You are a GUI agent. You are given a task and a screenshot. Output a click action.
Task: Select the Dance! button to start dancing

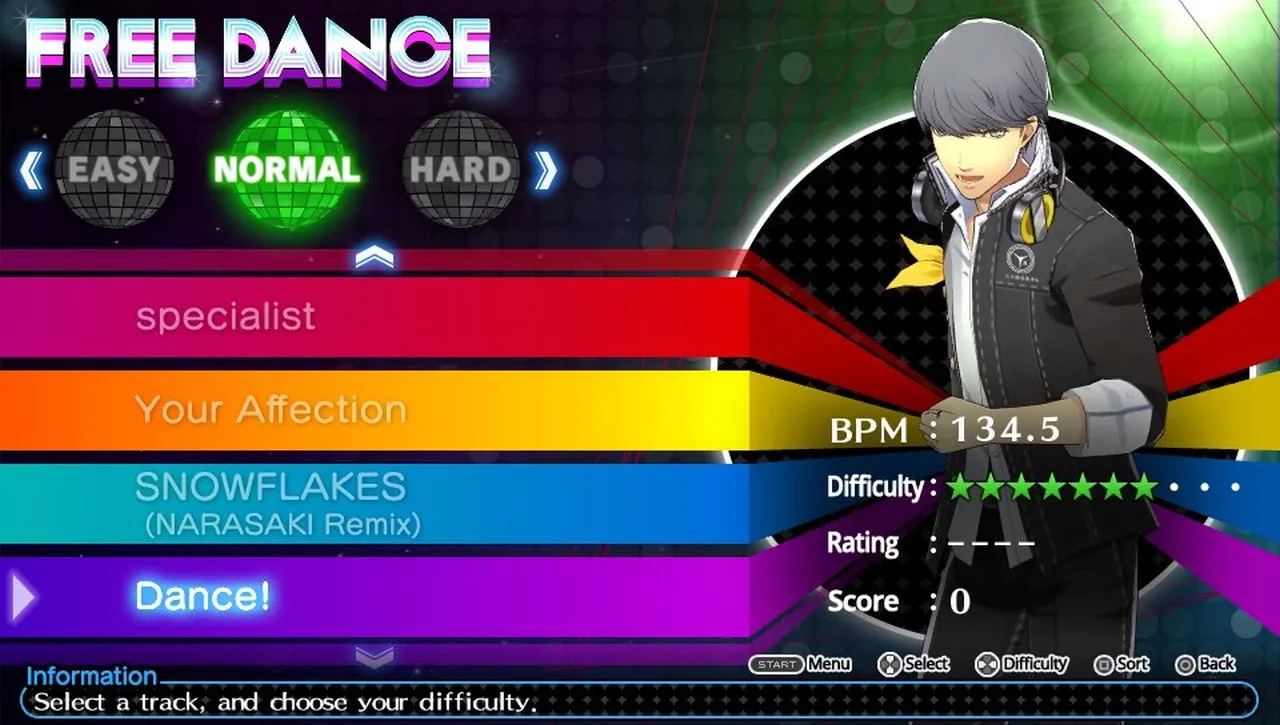(204, 596)
